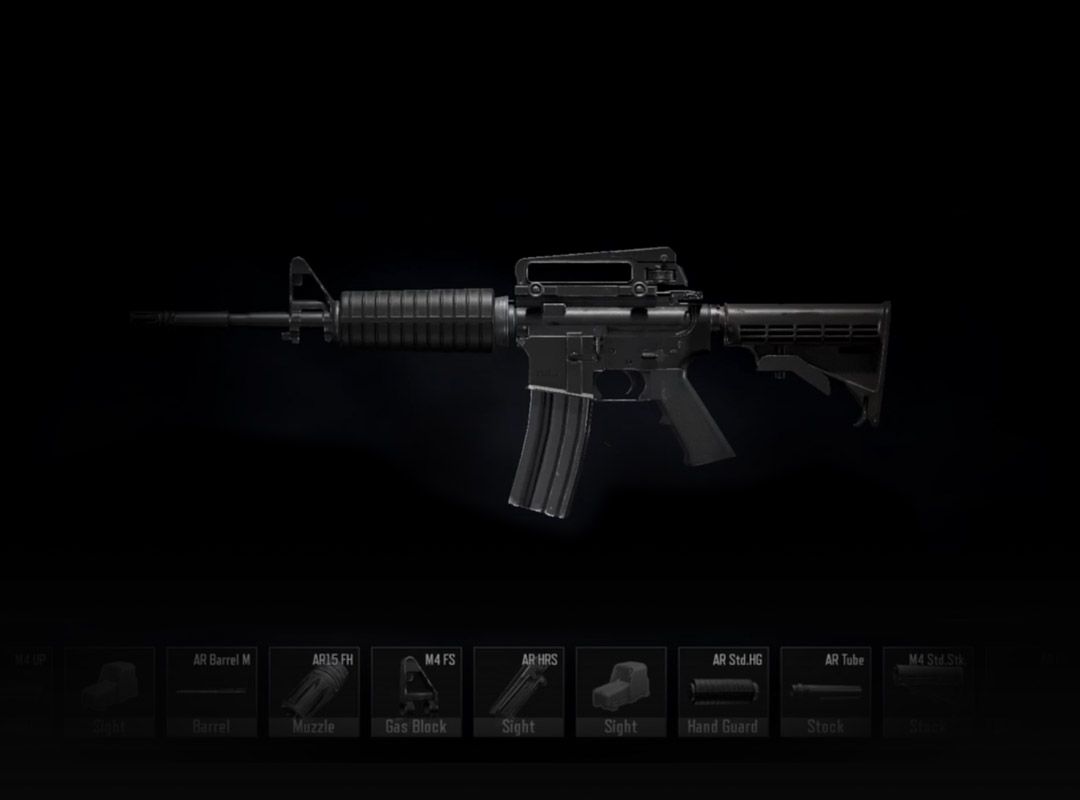1080x800 pixels.
Task: Open the M4 FS gas block slot
Action: [416, 692]
